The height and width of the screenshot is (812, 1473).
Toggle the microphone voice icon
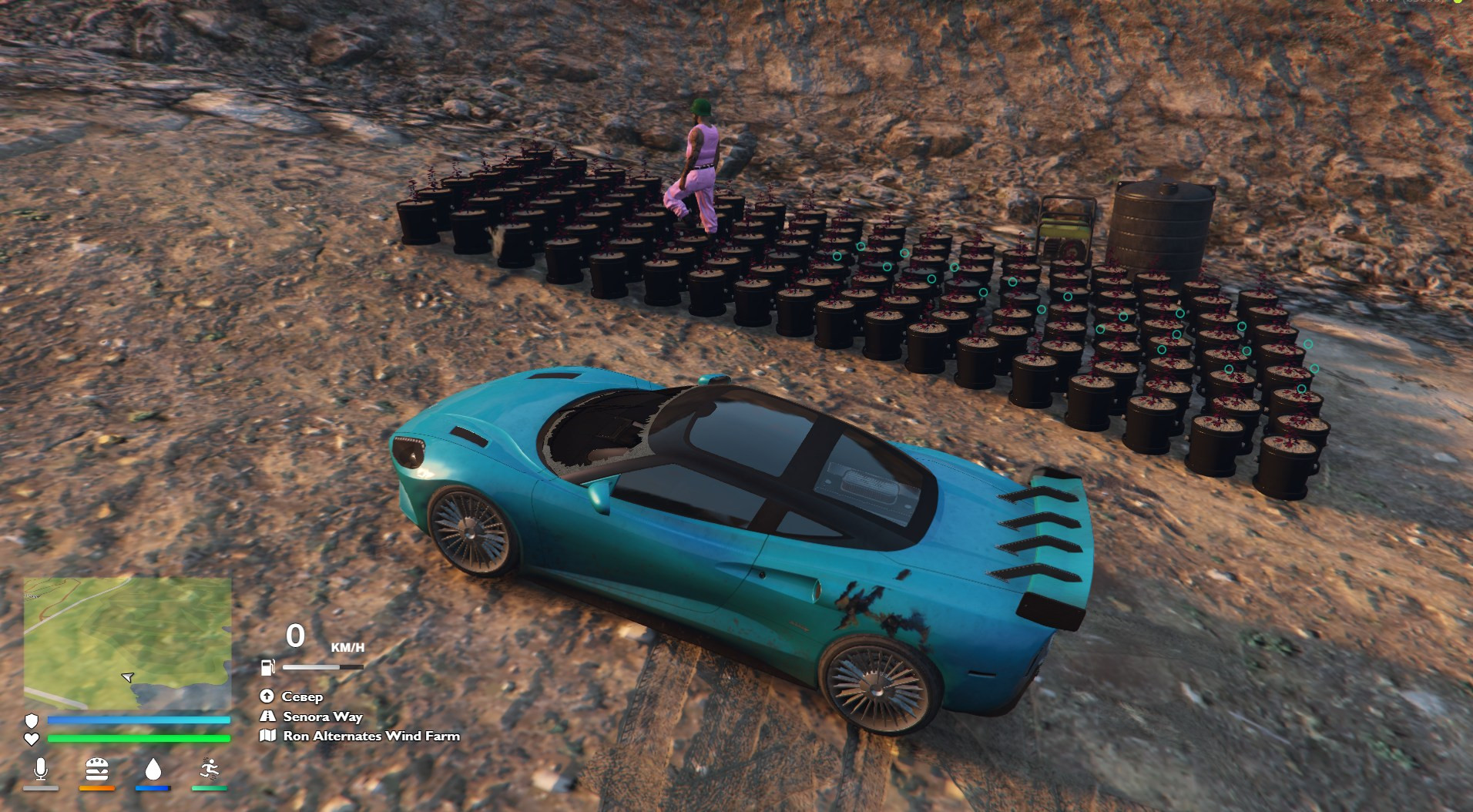(x=41, y=769)
